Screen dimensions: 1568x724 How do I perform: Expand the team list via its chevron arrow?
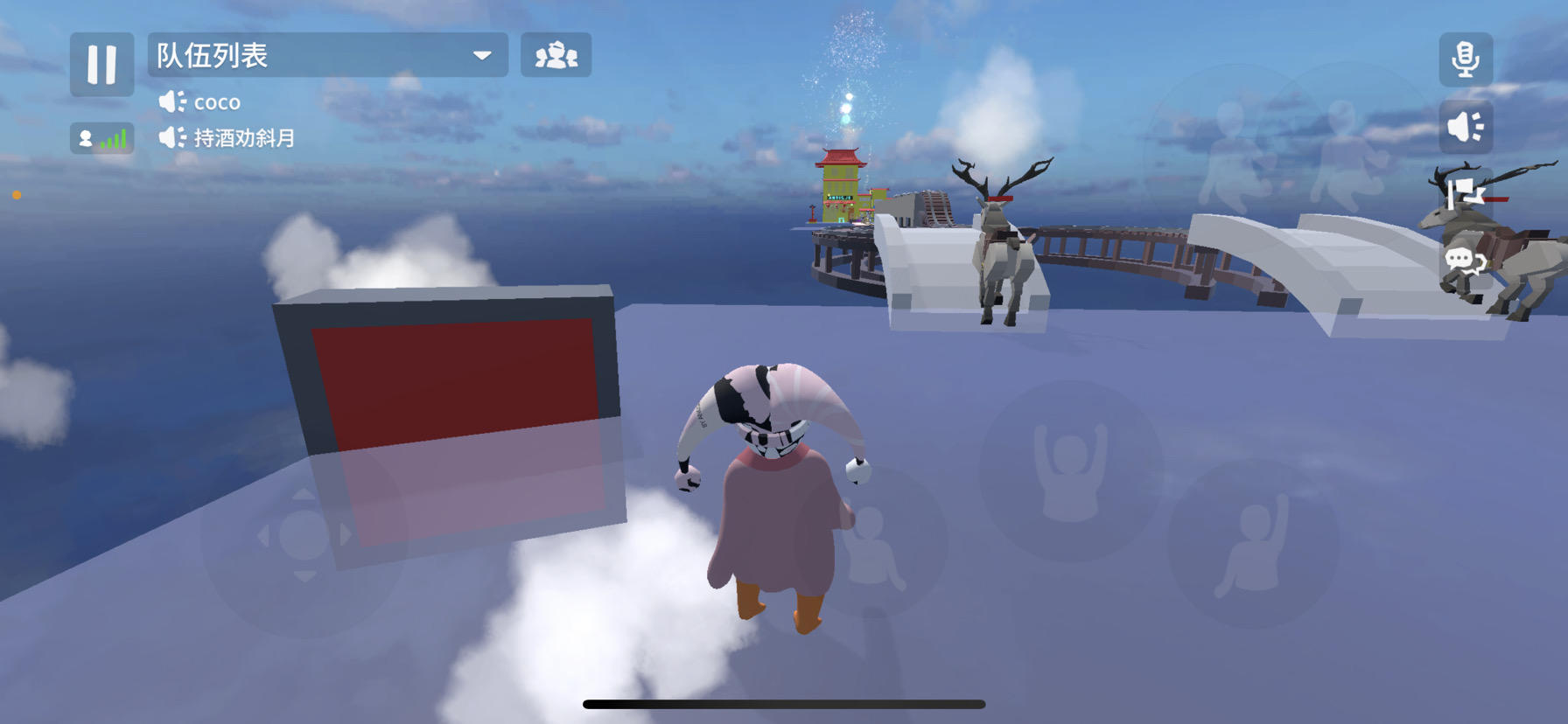pyautogui.click(x=482, y=54)
